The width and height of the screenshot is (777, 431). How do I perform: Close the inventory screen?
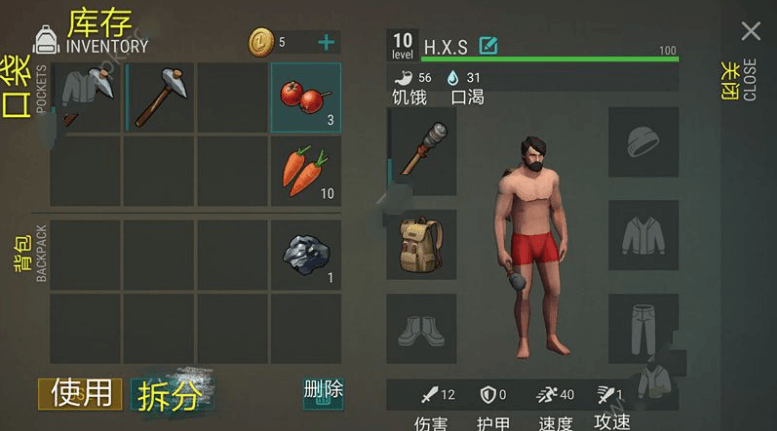[x=750, y=32]
